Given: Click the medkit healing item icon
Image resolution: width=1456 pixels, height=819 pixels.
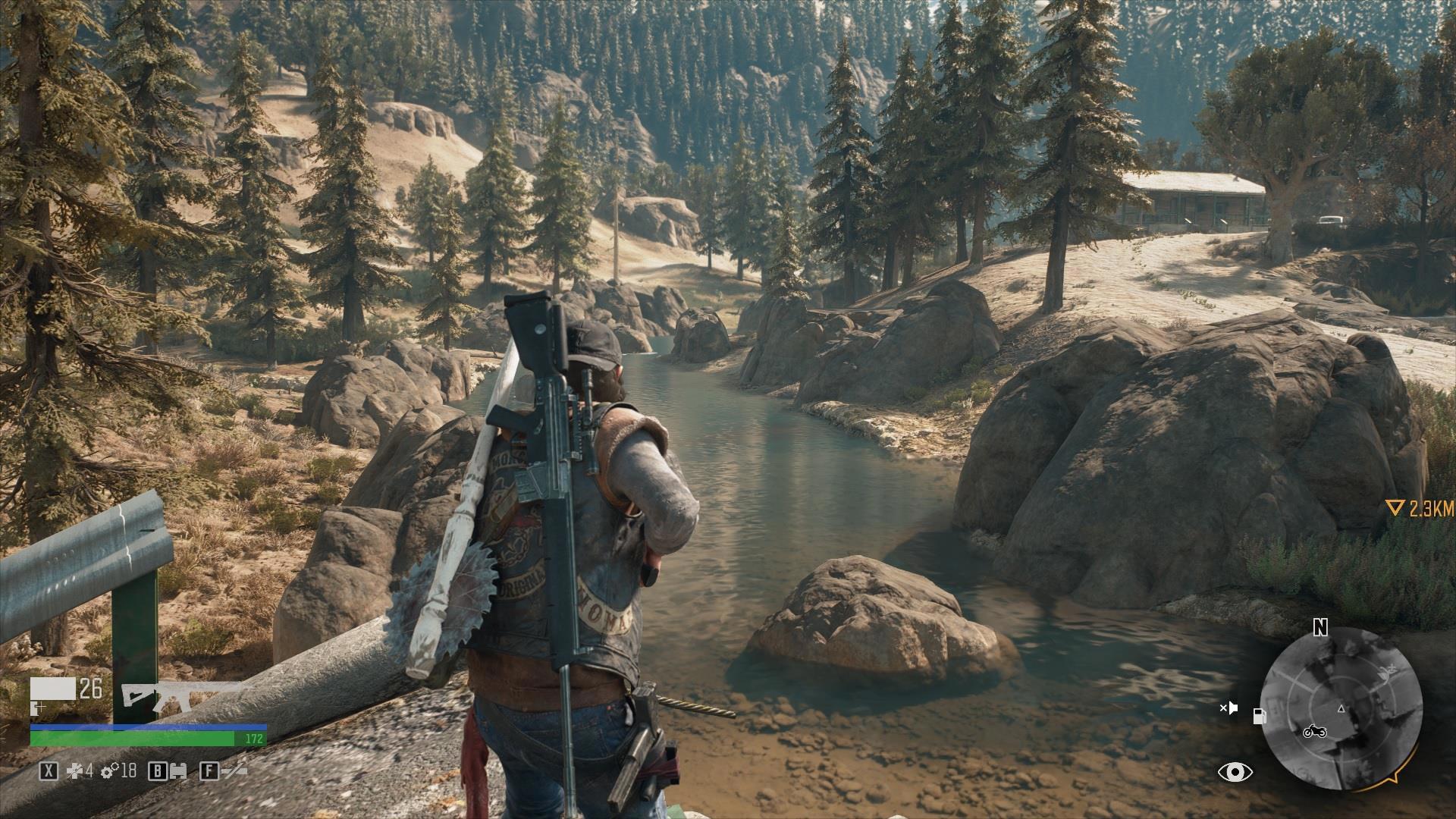Looking at the screenshot, I should [x=73, y=771].
